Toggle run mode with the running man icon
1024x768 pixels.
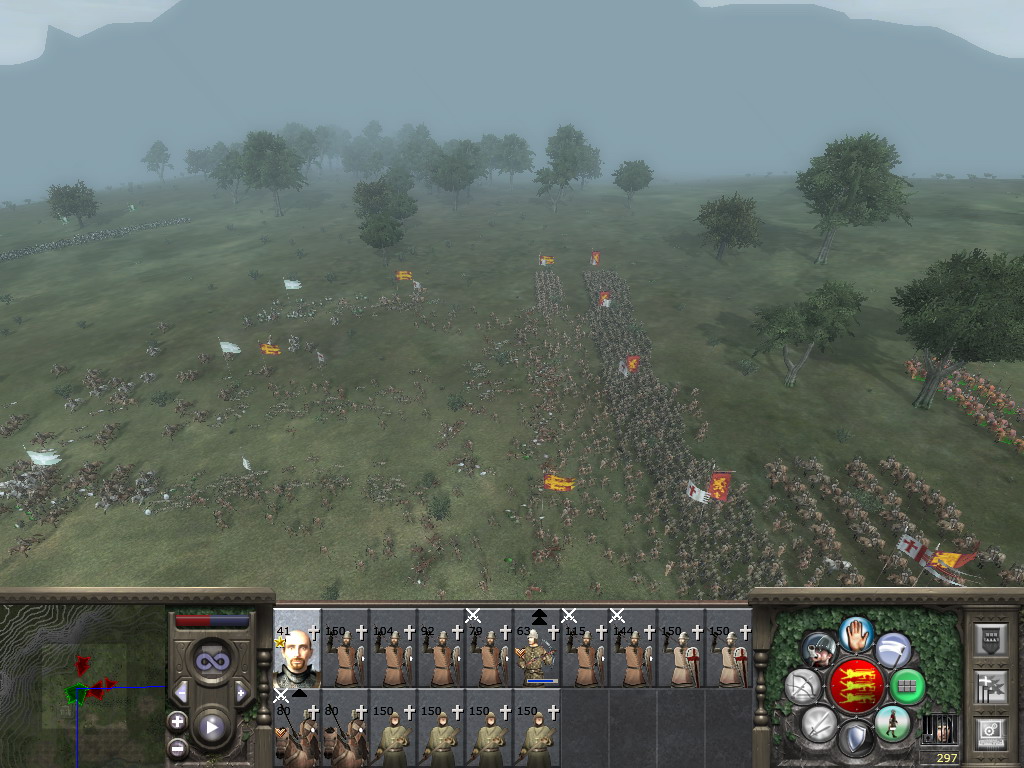pos(891,723)
